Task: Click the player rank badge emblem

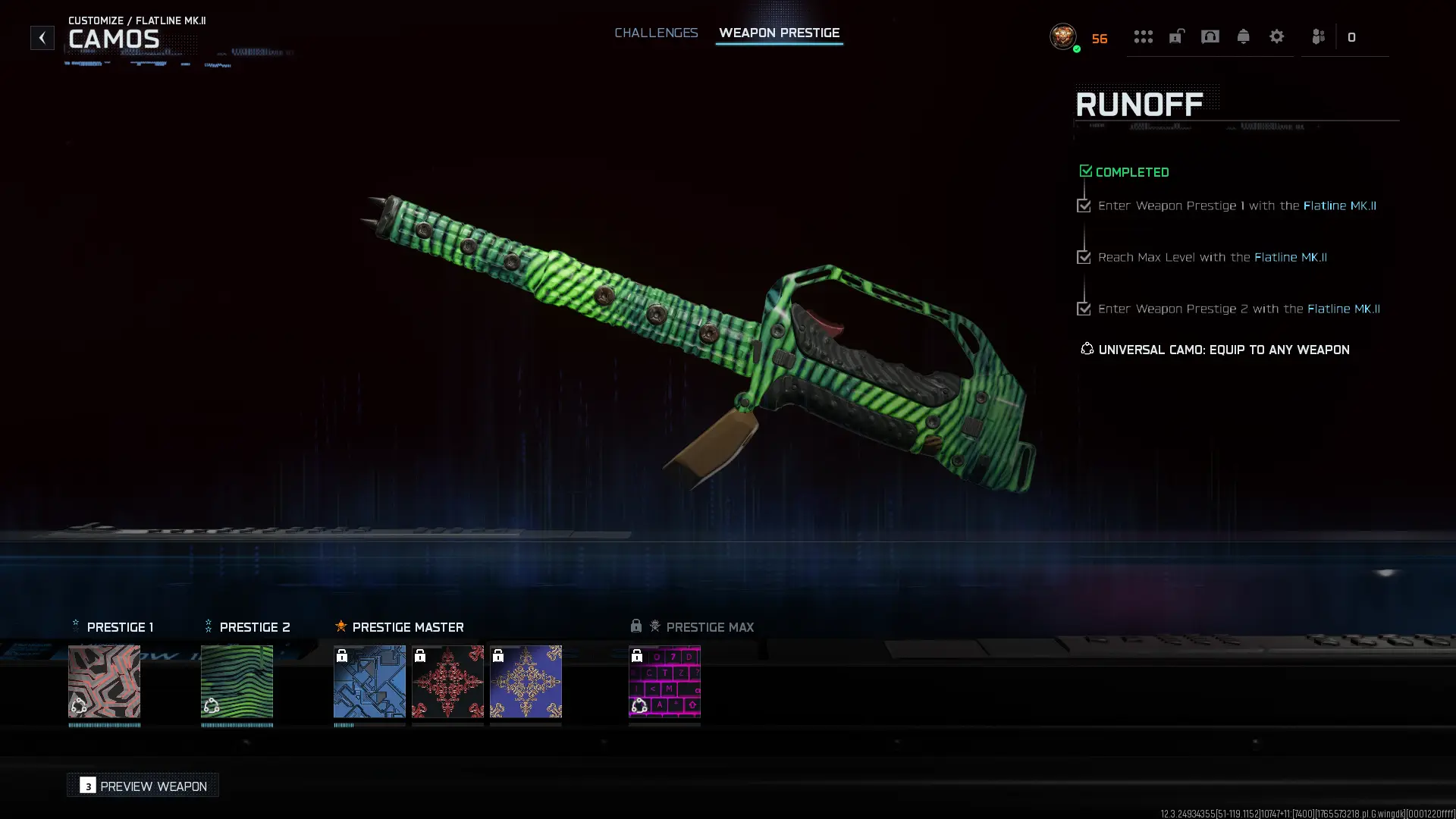Action: pos(1062,37)
